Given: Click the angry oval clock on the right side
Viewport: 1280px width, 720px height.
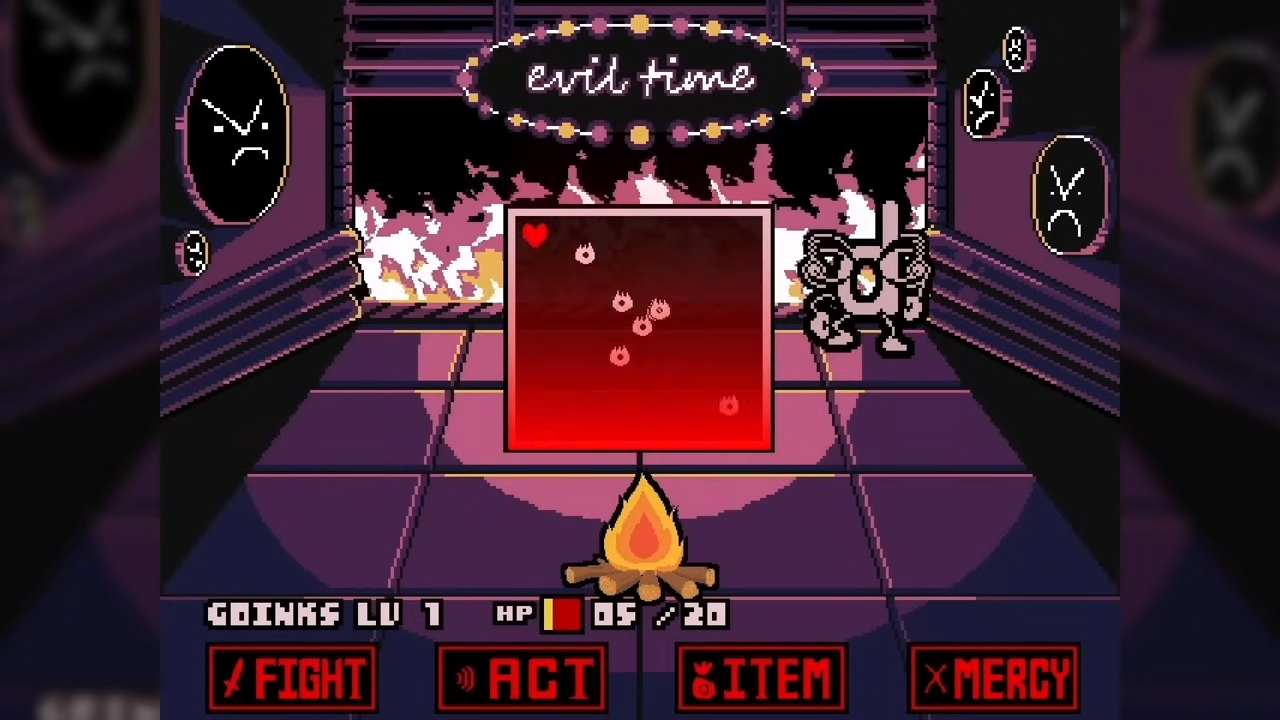Looking at the screenshot, I should pyautogui.click(x=1068, y=192).
